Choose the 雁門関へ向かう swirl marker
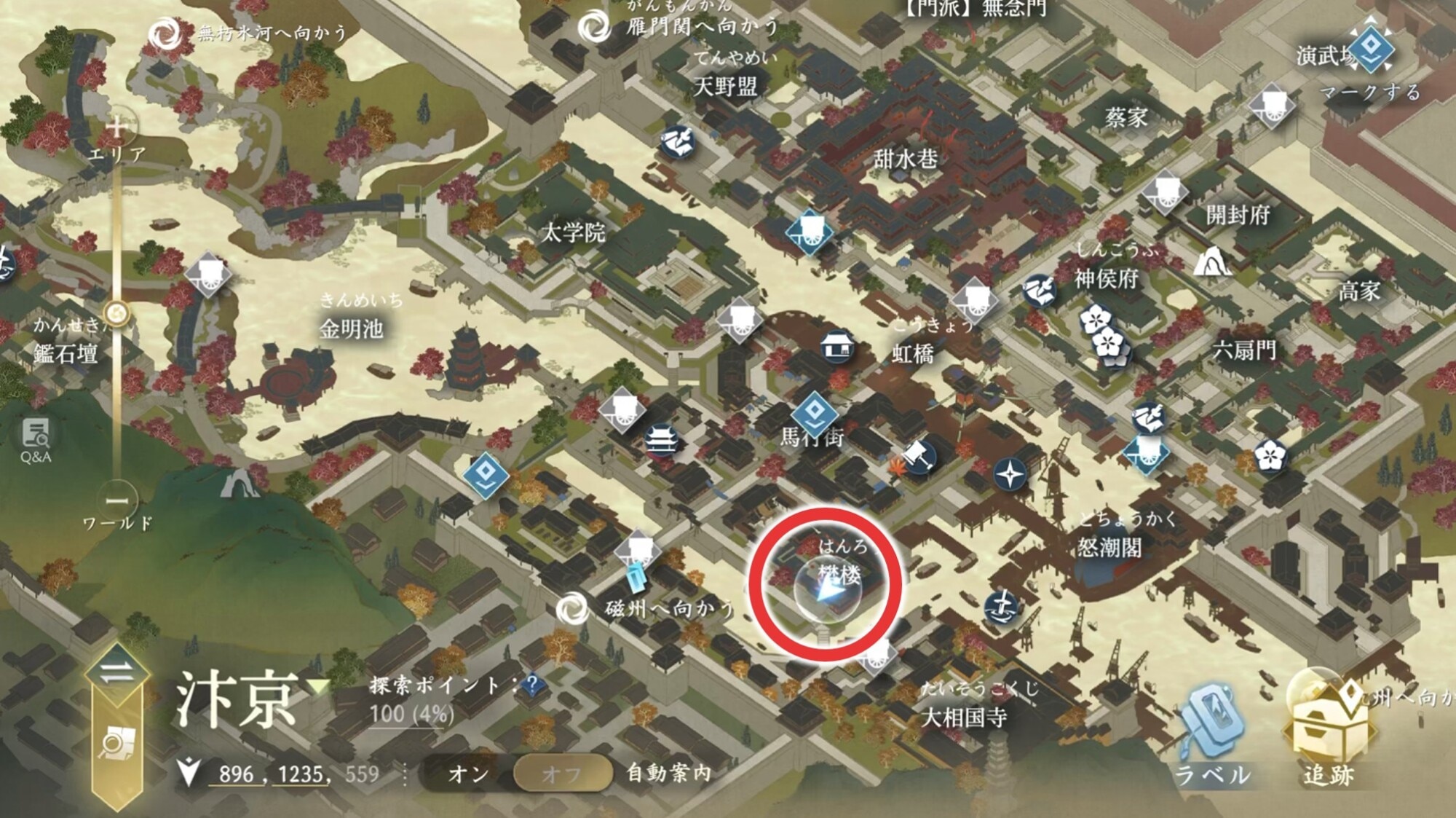This screenshot has height=818, width=1456. tap(595, 28)
